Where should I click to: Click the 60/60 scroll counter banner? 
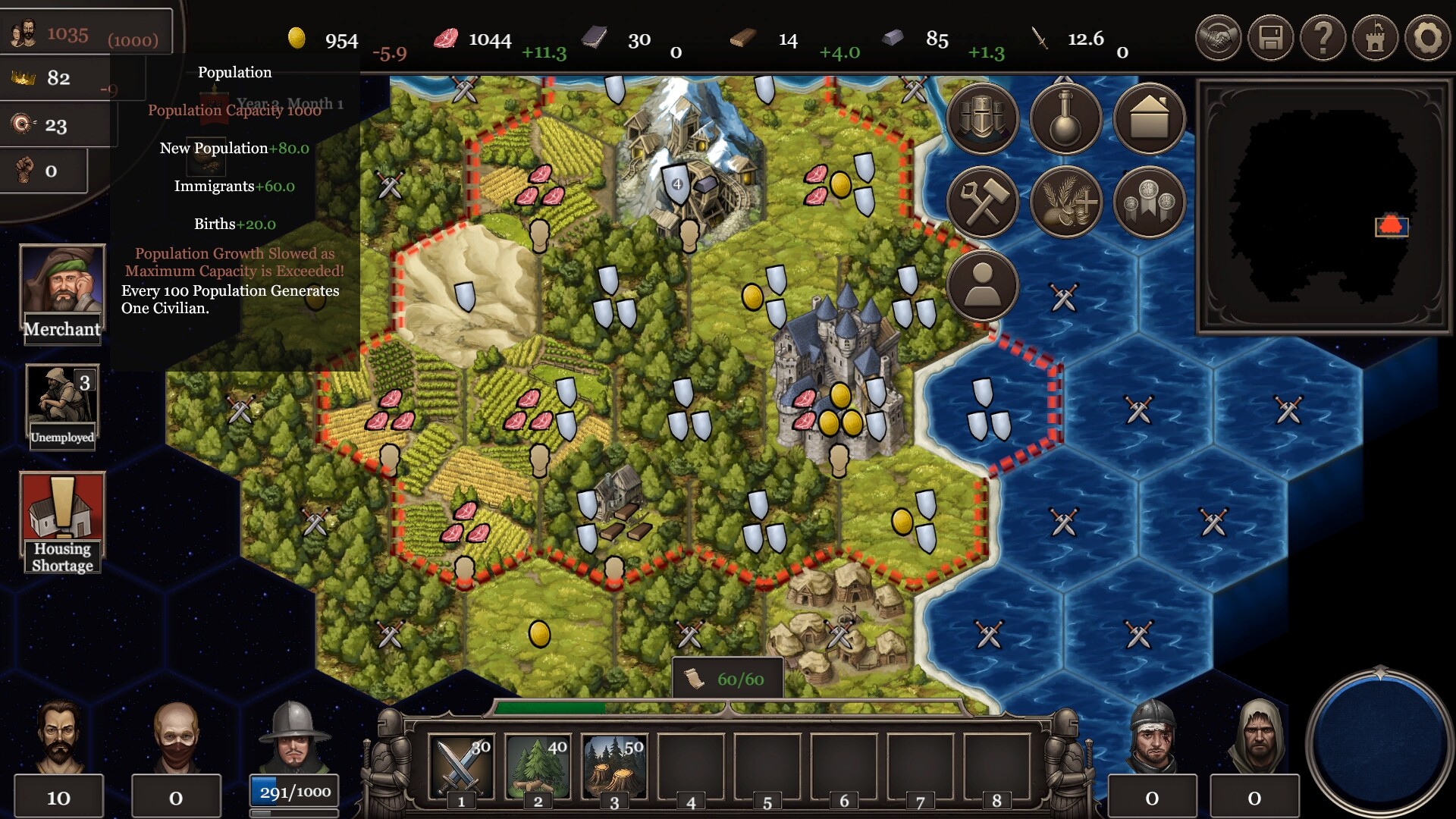pos(728,678)
